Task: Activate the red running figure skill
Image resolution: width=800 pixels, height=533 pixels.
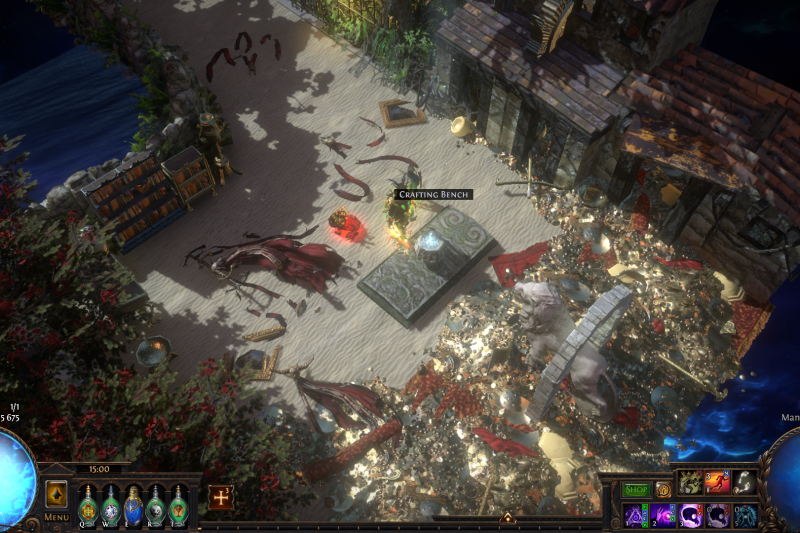Action: pyautogui.click(x=717, y=483)
